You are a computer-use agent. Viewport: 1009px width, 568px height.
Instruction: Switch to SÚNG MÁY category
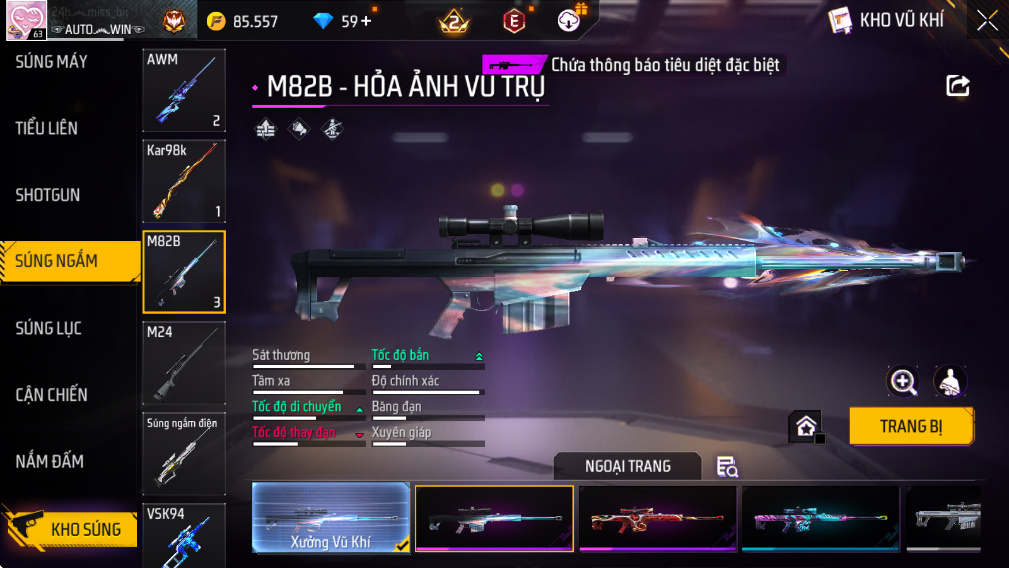(x=52, y=62)
